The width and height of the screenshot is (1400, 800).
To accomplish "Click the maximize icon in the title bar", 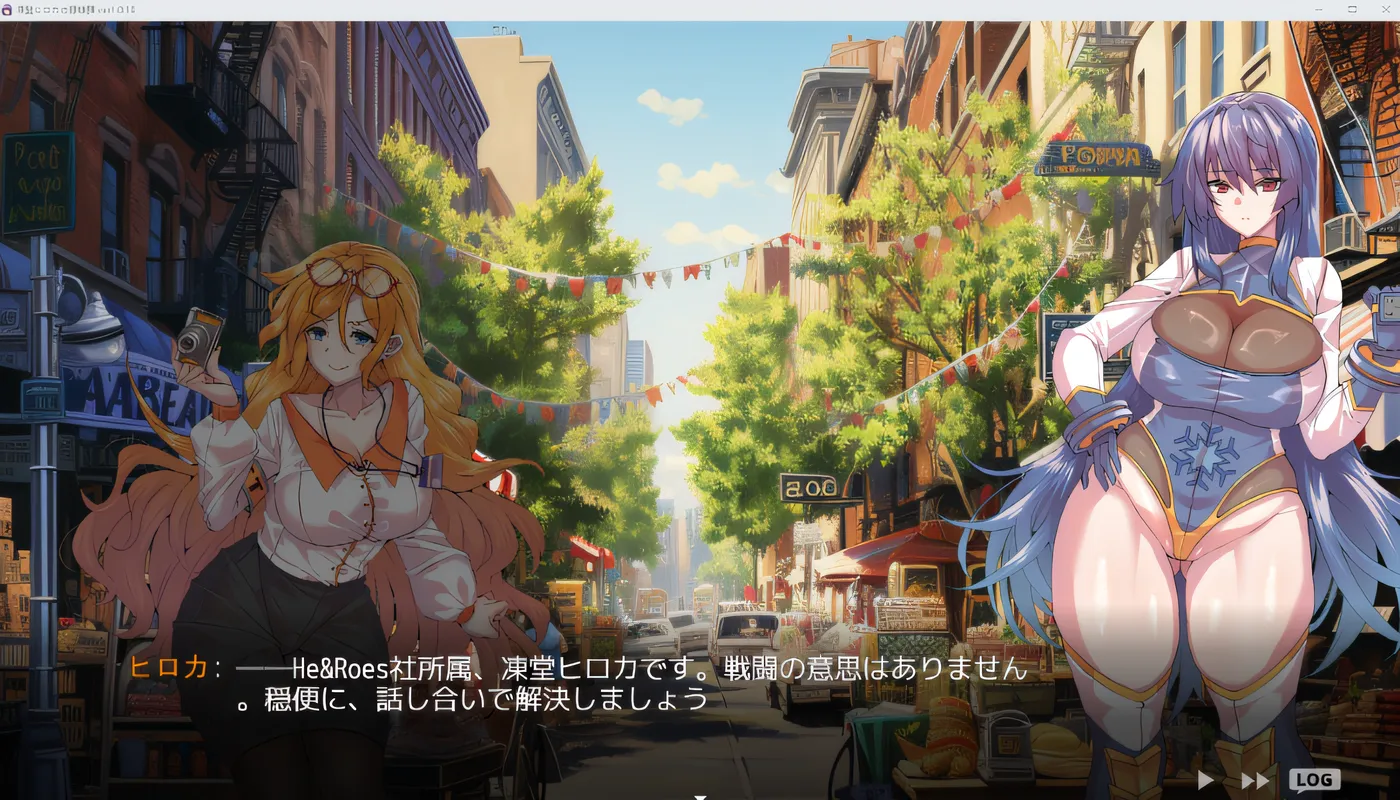I will coord(1352,9).
